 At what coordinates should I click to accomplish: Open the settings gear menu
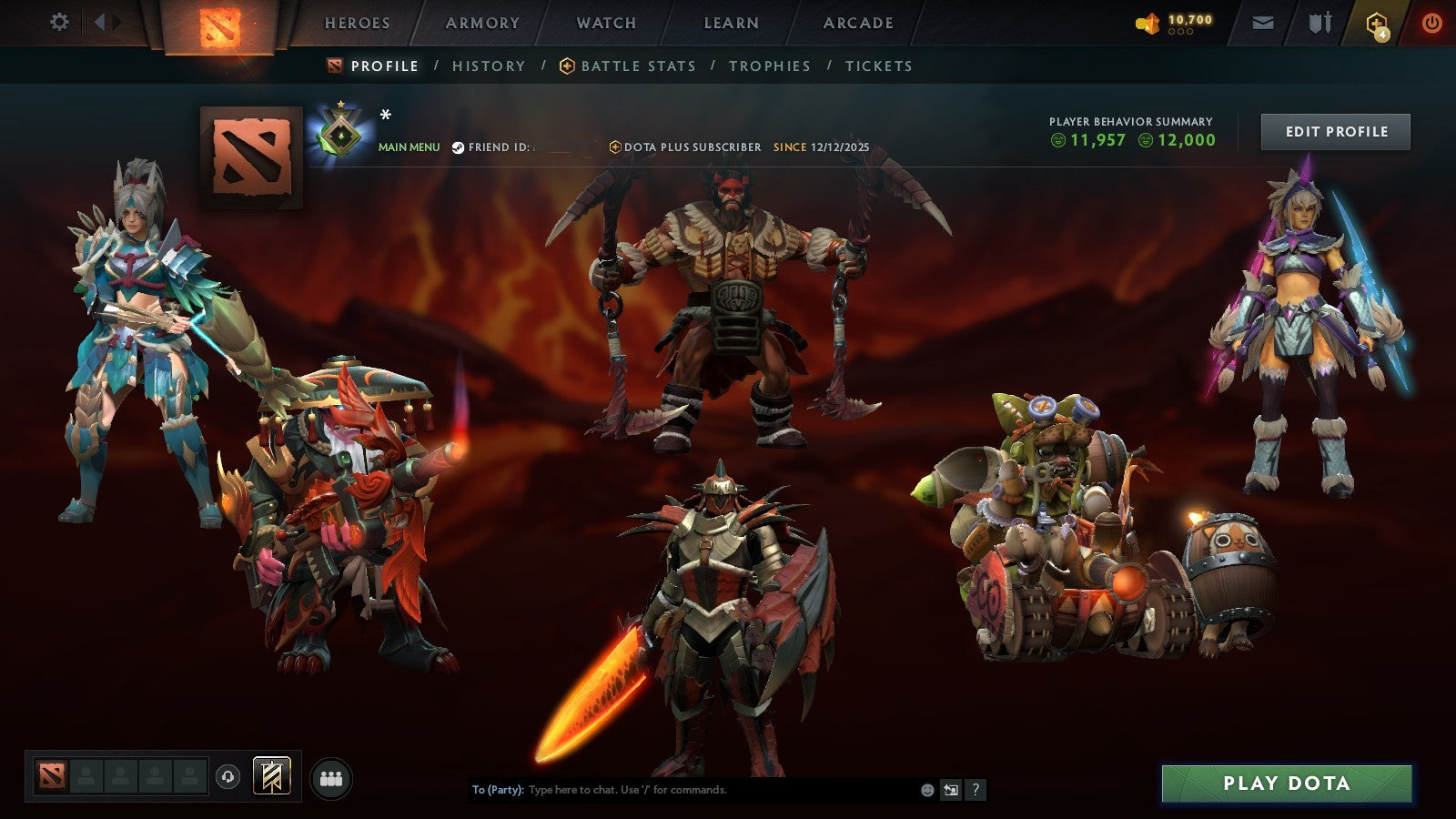click(x=60, y=20)
